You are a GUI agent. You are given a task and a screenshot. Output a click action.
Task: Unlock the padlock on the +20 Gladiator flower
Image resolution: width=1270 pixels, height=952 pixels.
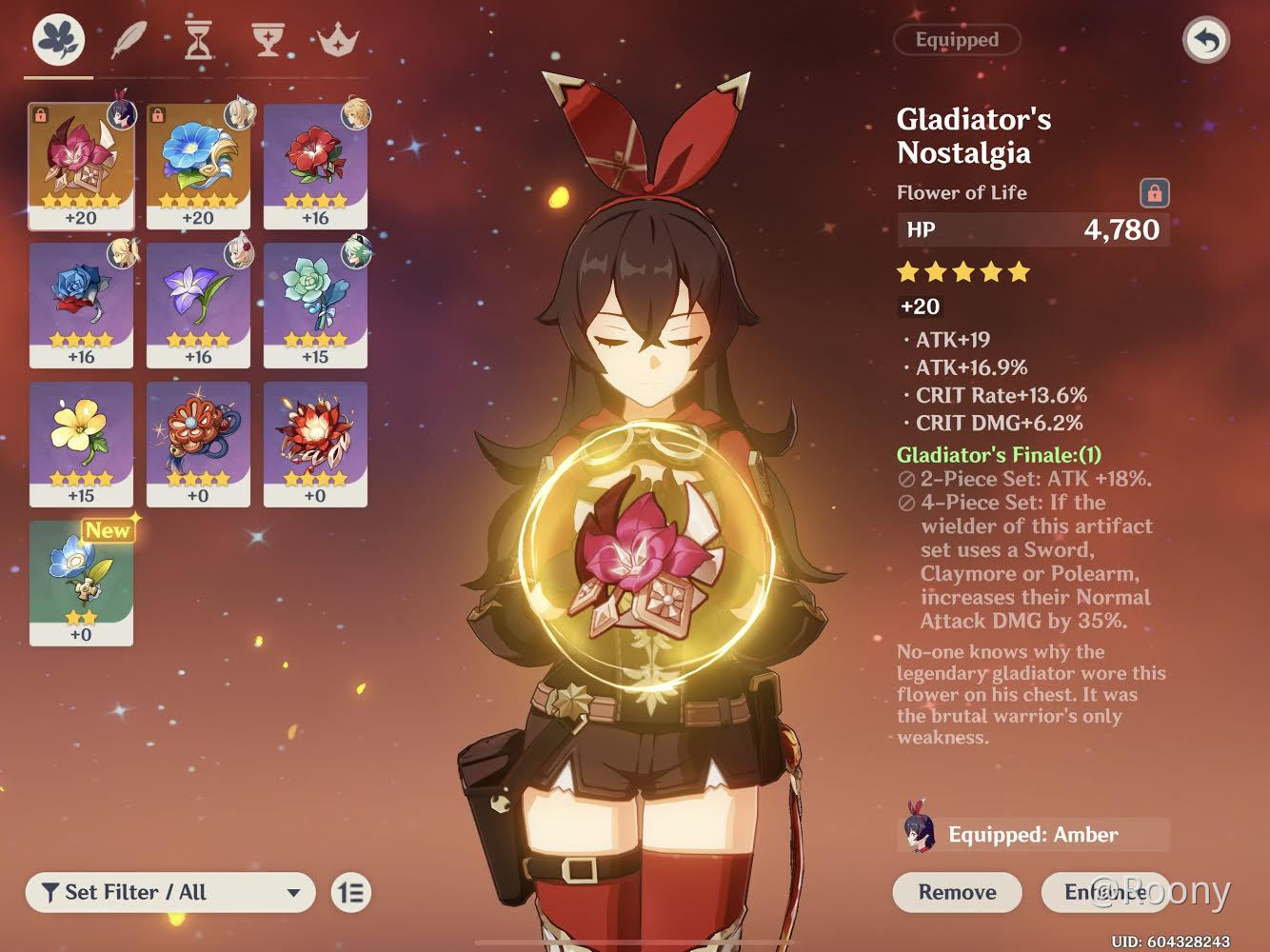(40, 112)
